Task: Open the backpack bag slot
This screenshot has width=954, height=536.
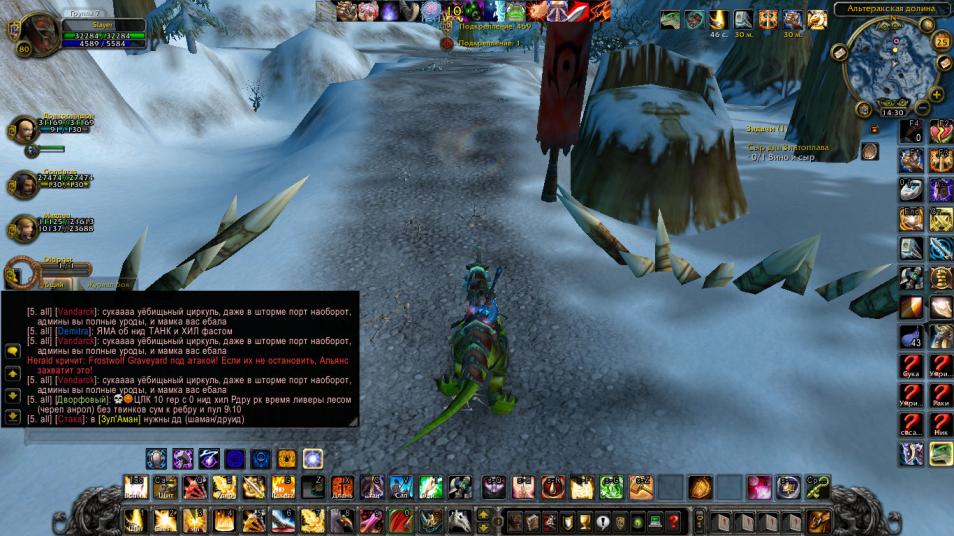Action: click(x=820, y=521)
